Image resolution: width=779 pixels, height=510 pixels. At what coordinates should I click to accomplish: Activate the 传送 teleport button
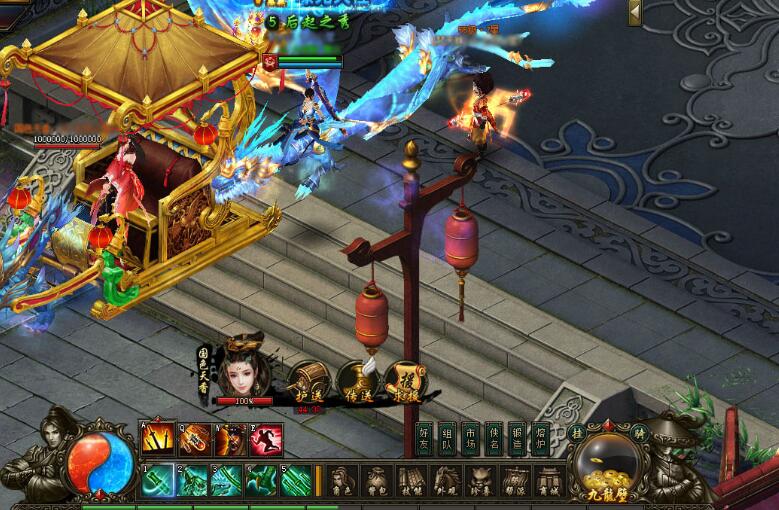[356, 379]
